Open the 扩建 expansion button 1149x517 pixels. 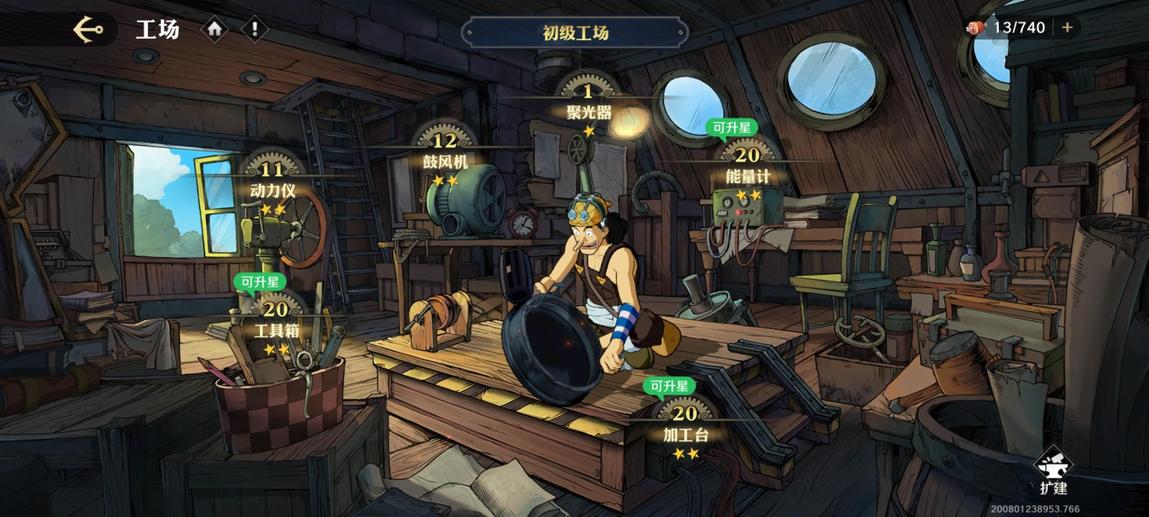1053,472
